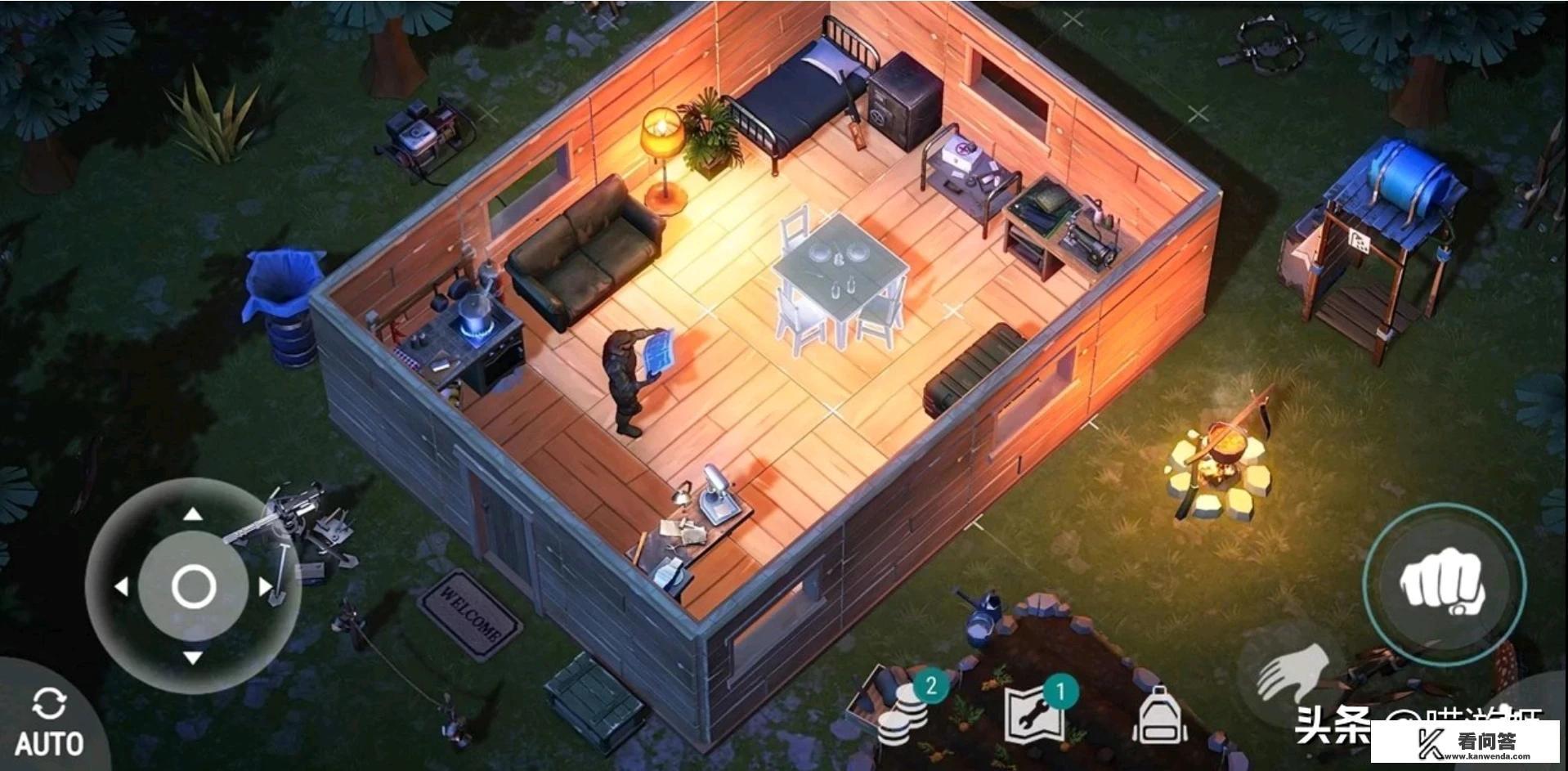Toggle the AUTO mode button
1568x771 pixels.
[49, 722]
